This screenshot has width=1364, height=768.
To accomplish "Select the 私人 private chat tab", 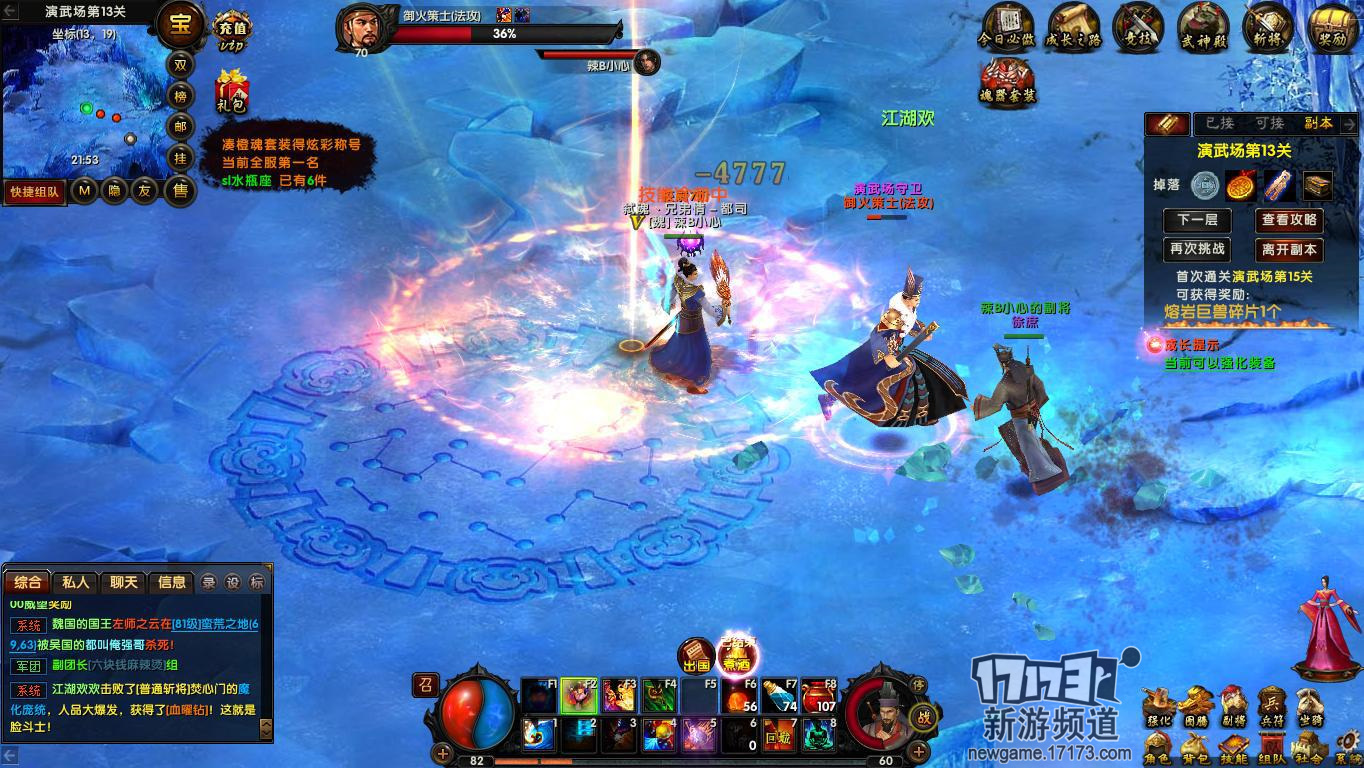I will pos(76,582).
